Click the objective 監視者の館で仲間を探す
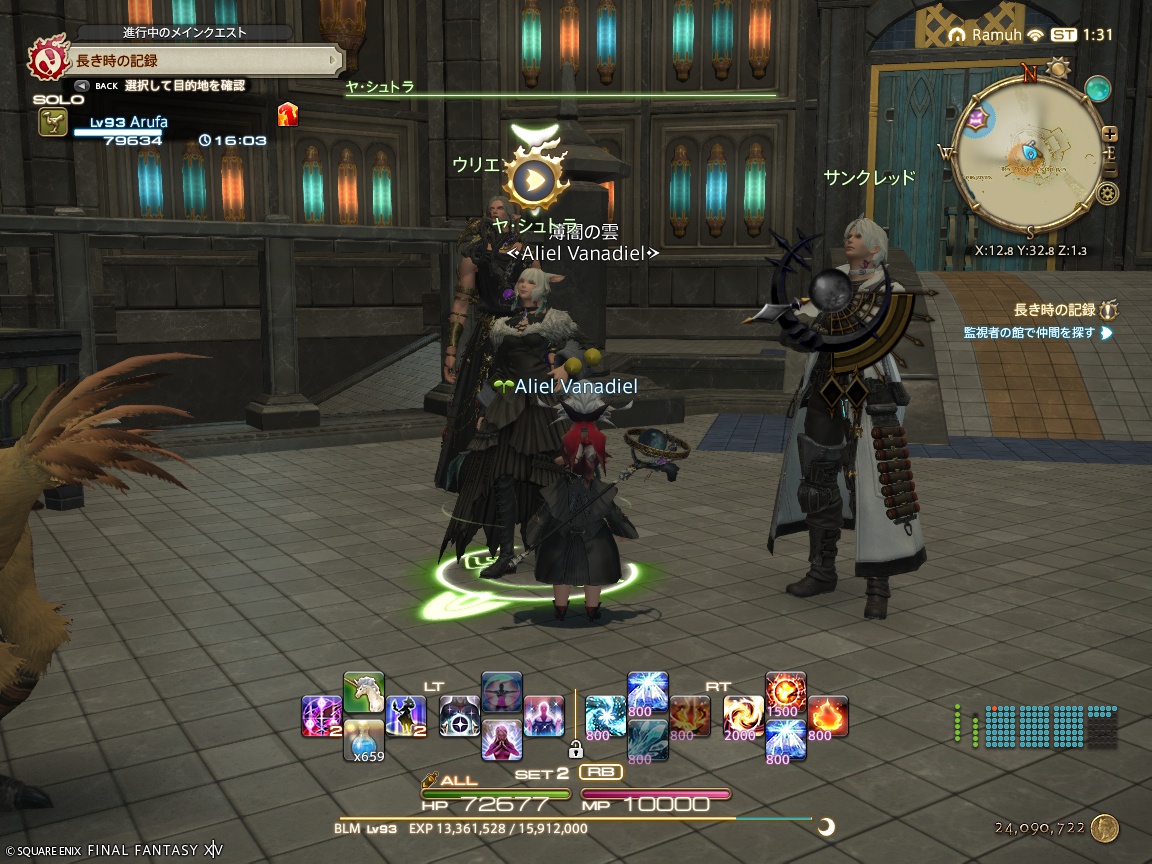This screenshot has width=1152, height=864. pos(1030,332)
